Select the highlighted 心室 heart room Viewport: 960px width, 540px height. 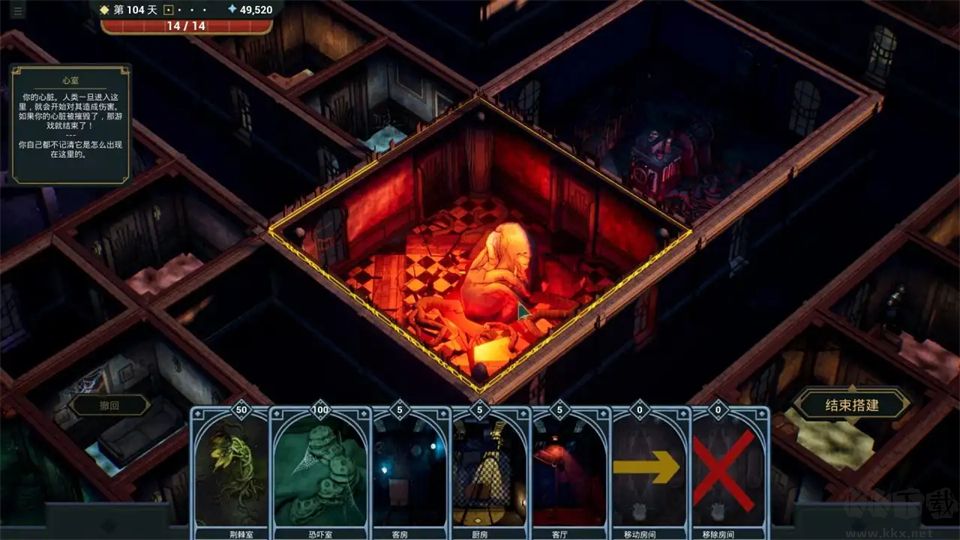click(x=480, y=250)
